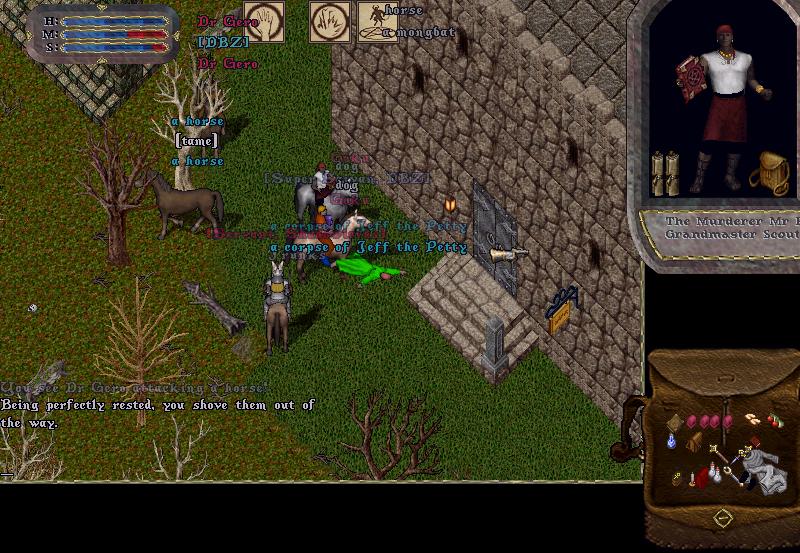Activate the claw-hand spell icon
The height and width of the screenshot is (553, 800).
point(327,21)
